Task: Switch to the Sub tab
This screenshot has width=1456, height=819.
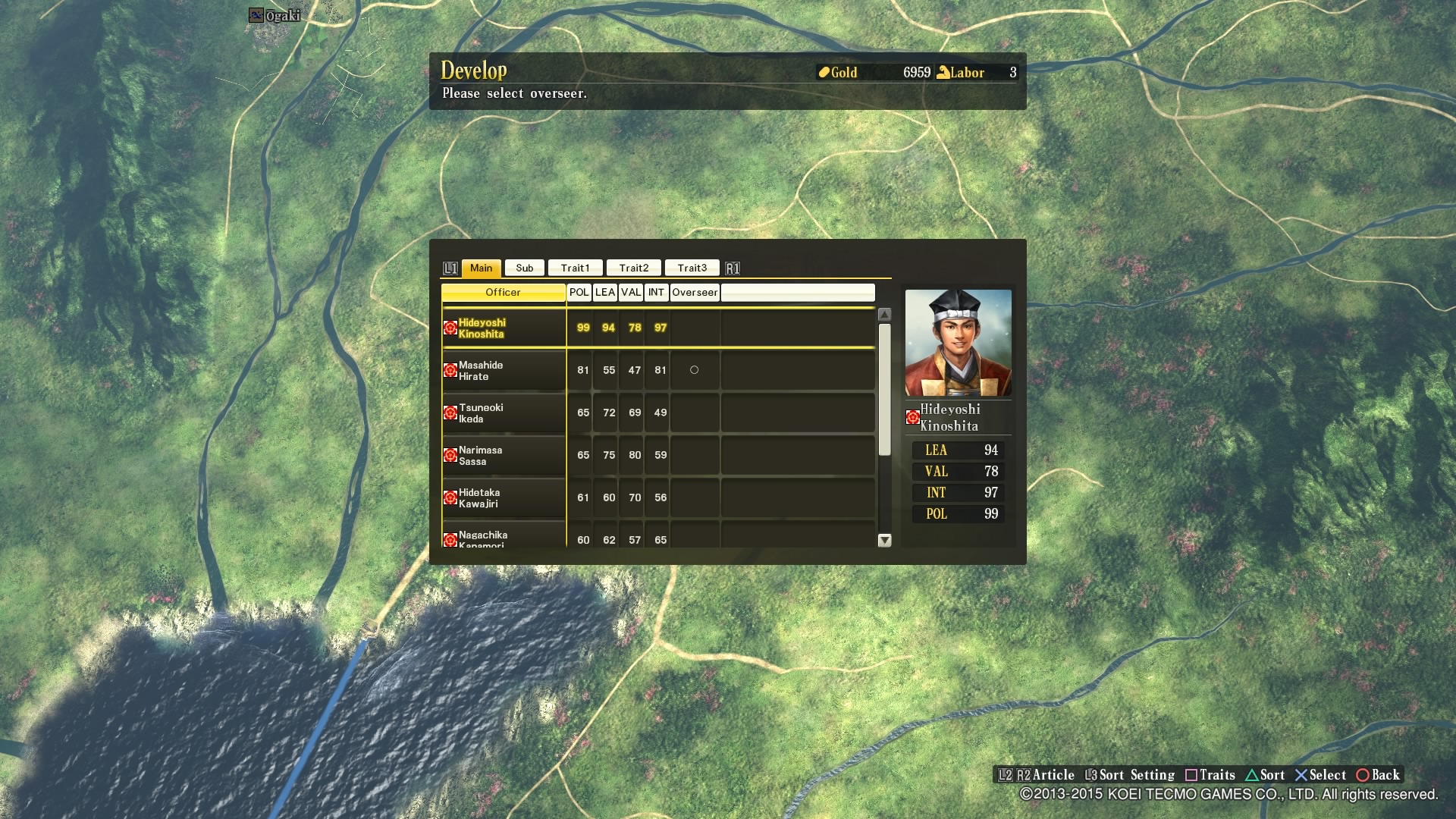Action: (x=523, y=267)
